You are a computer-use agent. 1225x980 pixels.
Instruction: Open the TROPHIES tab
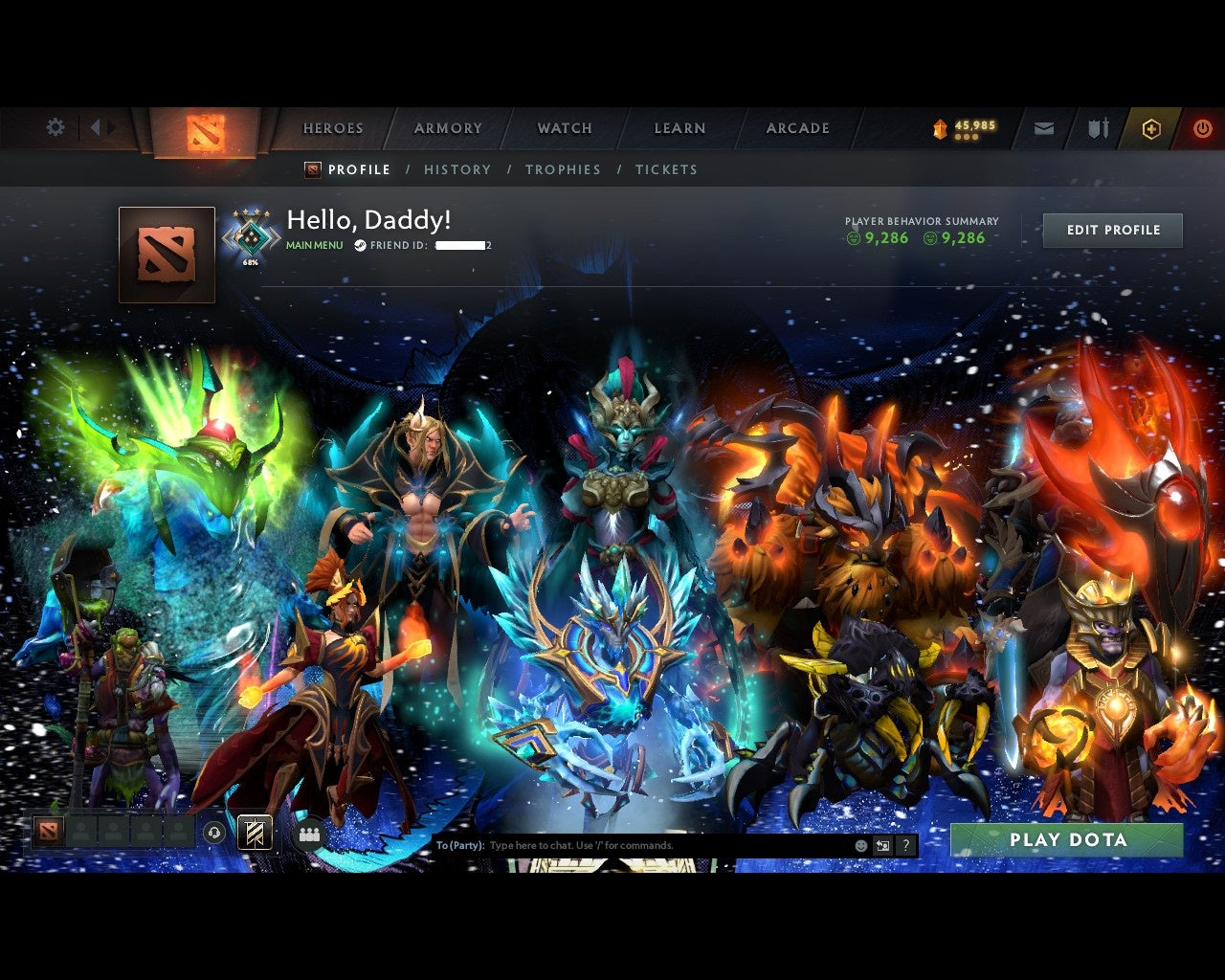click(563, 169)
